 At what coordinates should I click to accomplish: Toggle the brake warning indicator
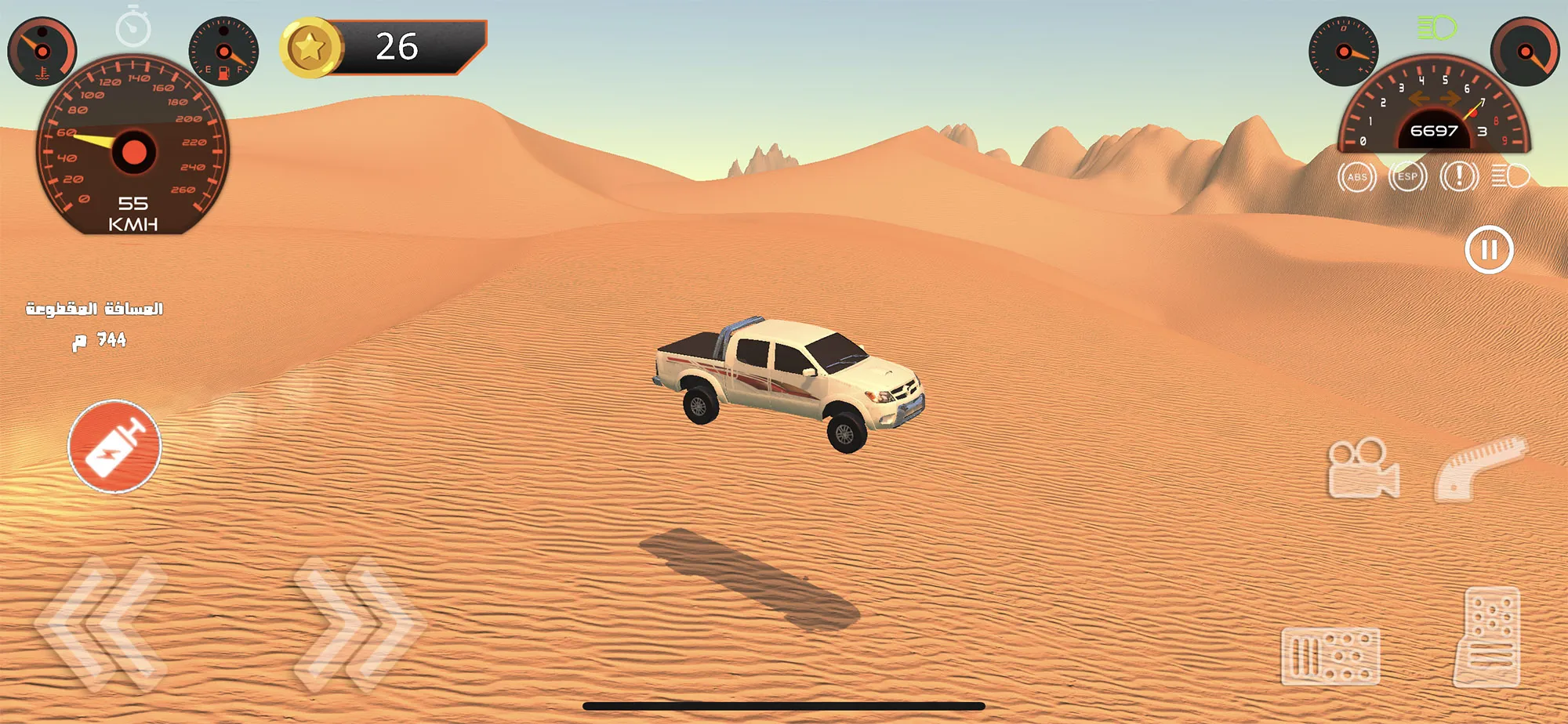pyautogui.click(x=1458, y=177)
